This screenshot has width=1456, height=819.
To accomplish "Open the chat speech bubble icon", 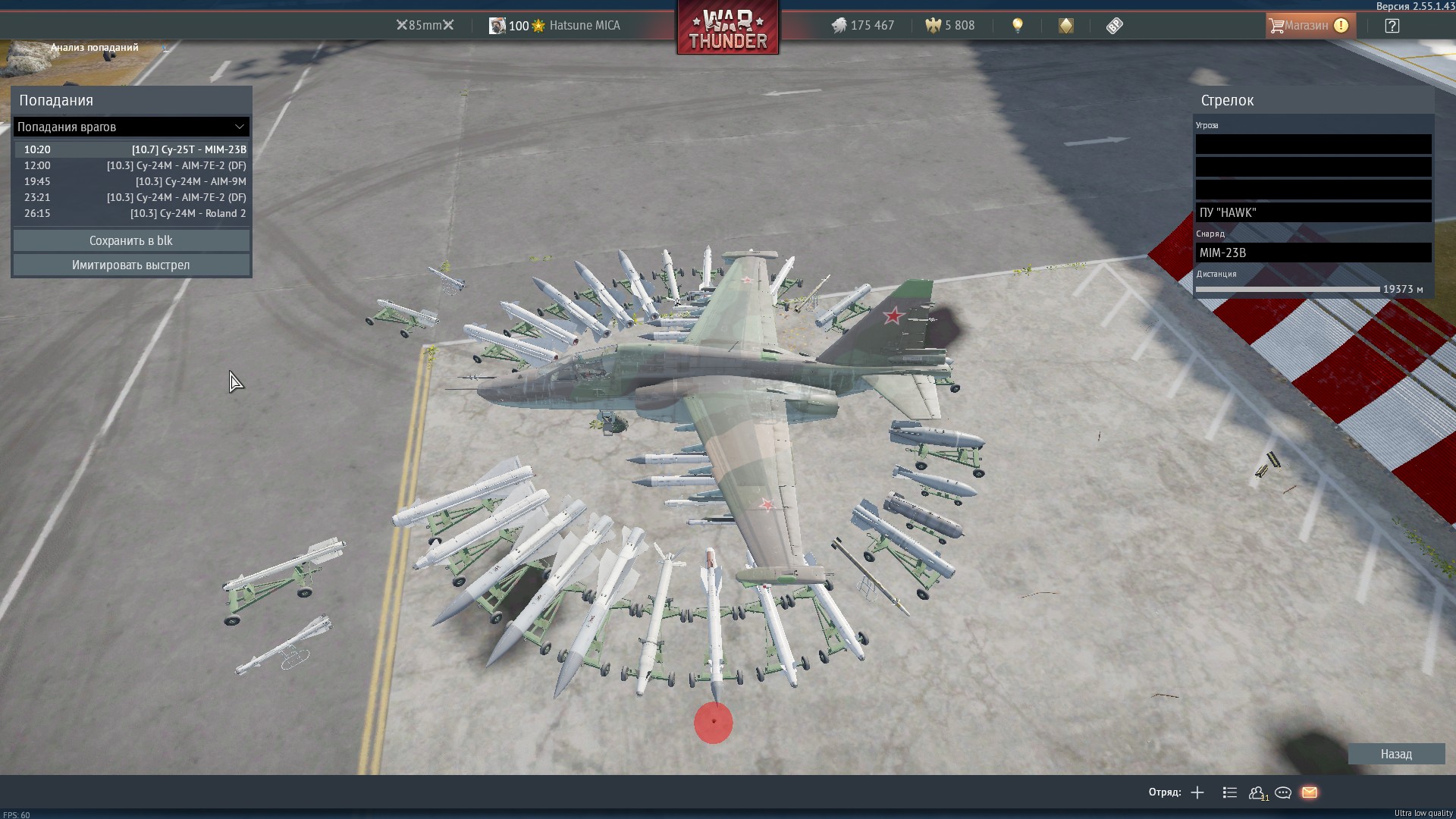I will tap(1283, 792).
